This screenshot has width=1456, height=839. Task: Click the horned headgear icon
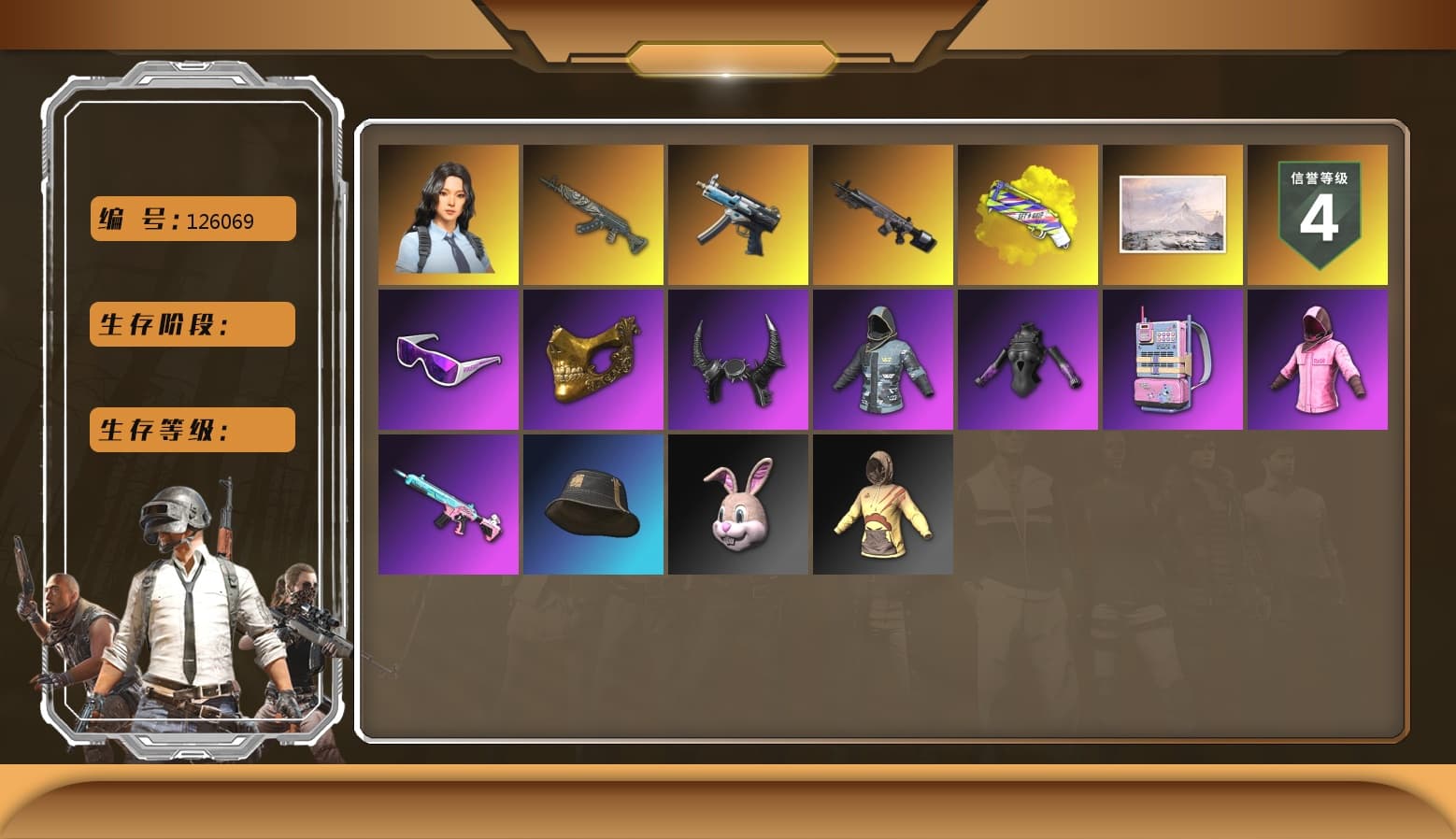pyautogui.click(x=737, y=359)
